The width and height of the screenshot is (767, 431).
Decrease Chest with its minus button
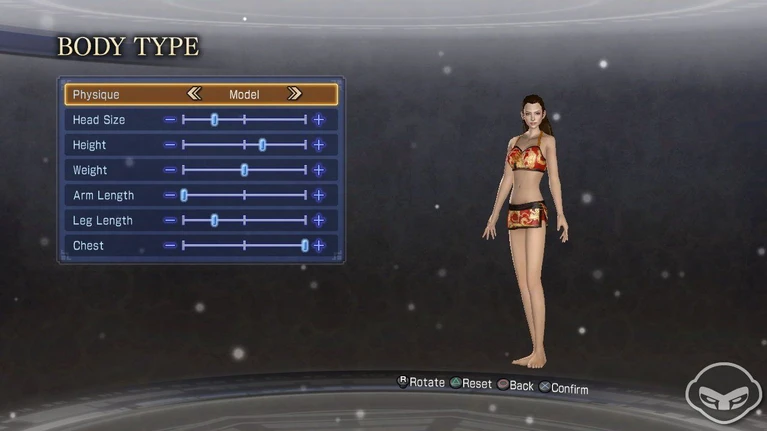click(170, 245)
